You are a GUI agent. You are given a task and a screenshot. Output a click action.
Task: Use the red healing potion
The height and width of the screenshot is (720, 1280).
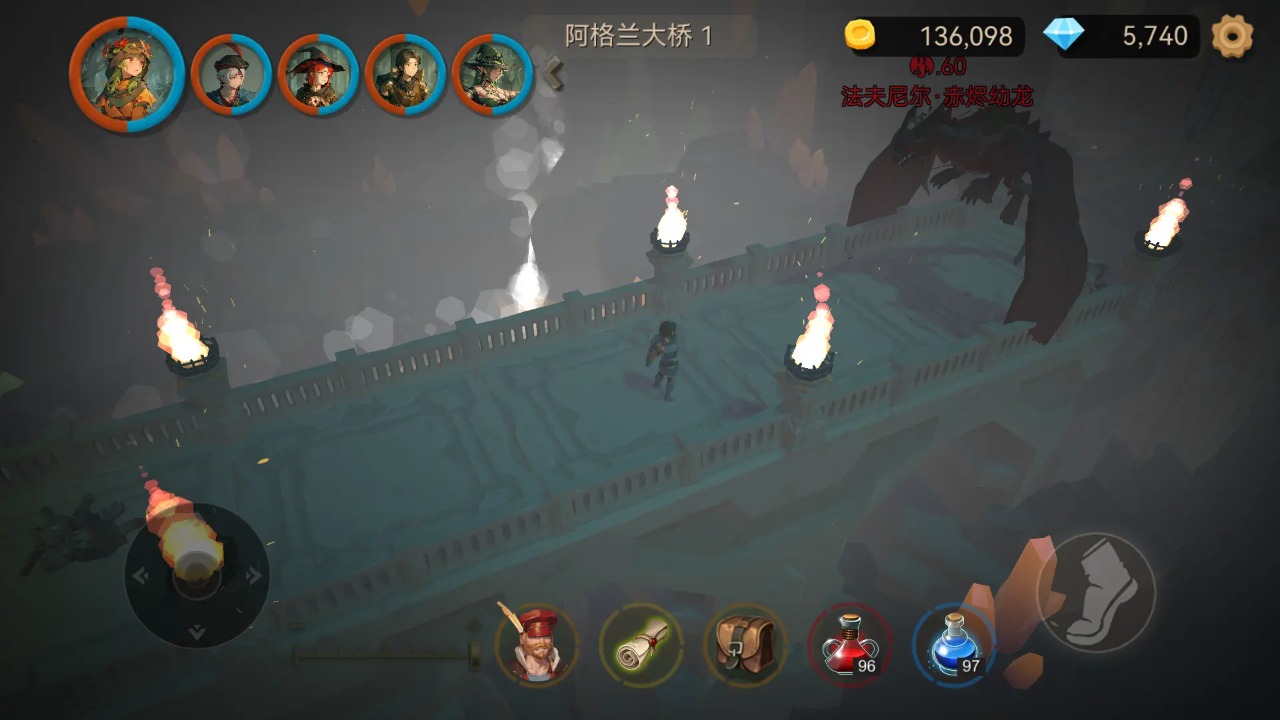849,646
